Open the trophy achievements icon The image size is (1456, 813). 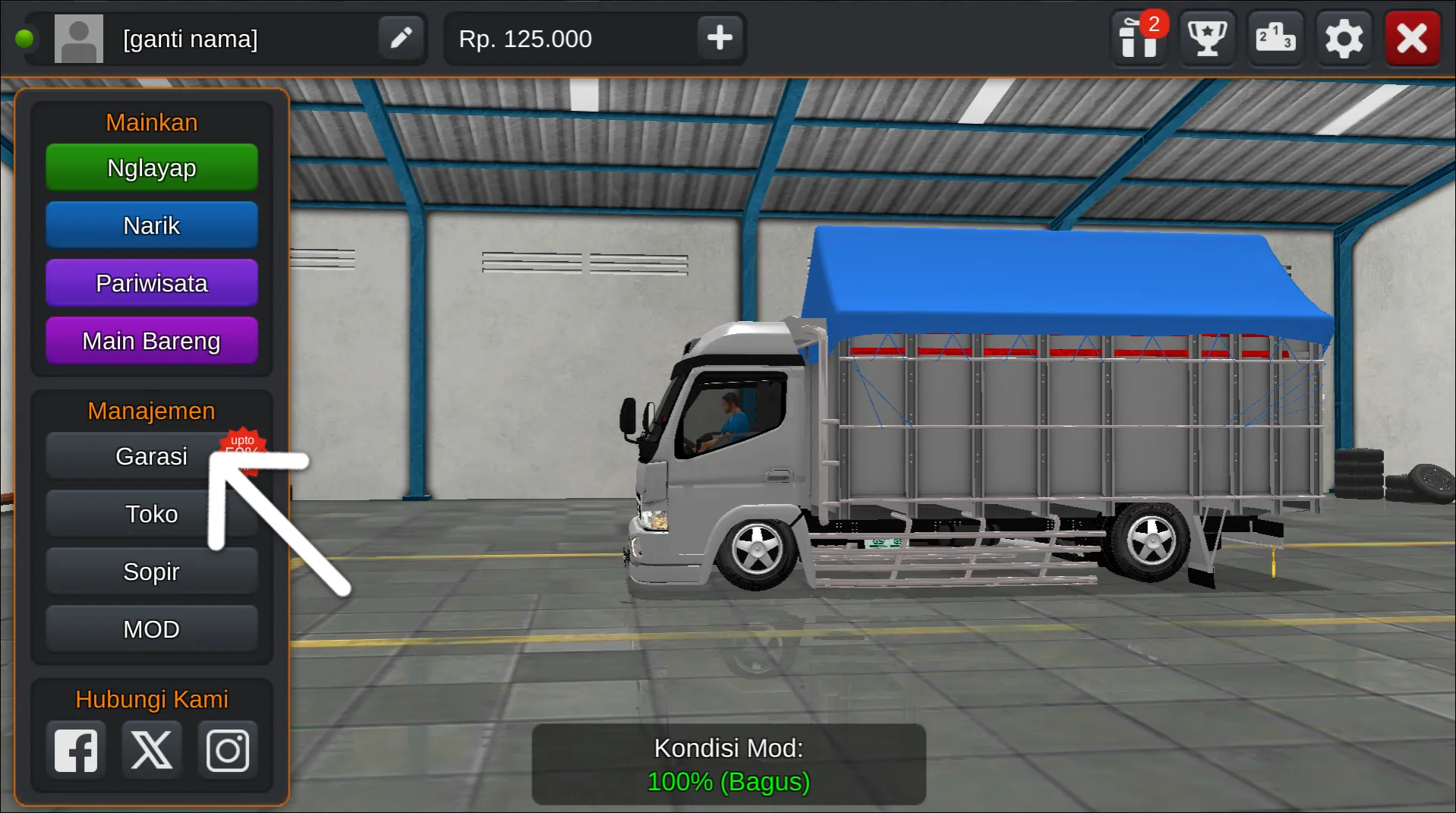pyautogui.click(x=1206, y=38)
